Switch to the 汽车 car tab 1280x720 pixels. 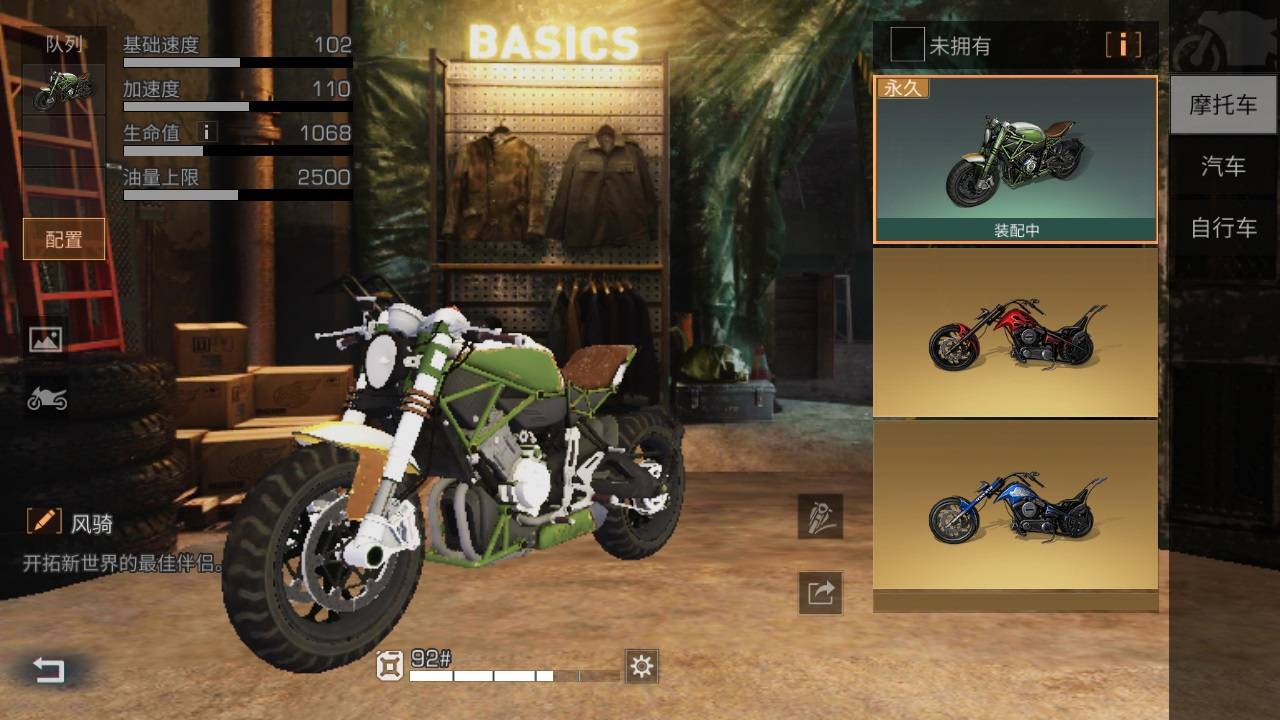1222,166
